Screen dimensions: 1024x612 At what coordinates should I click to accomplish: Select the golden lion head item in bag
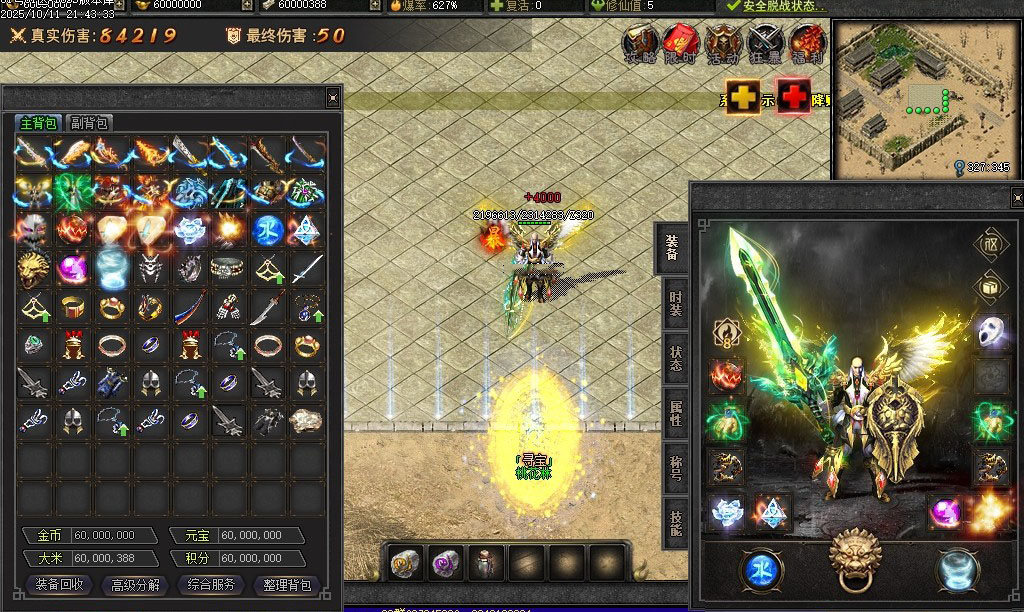tap(33, 268)
